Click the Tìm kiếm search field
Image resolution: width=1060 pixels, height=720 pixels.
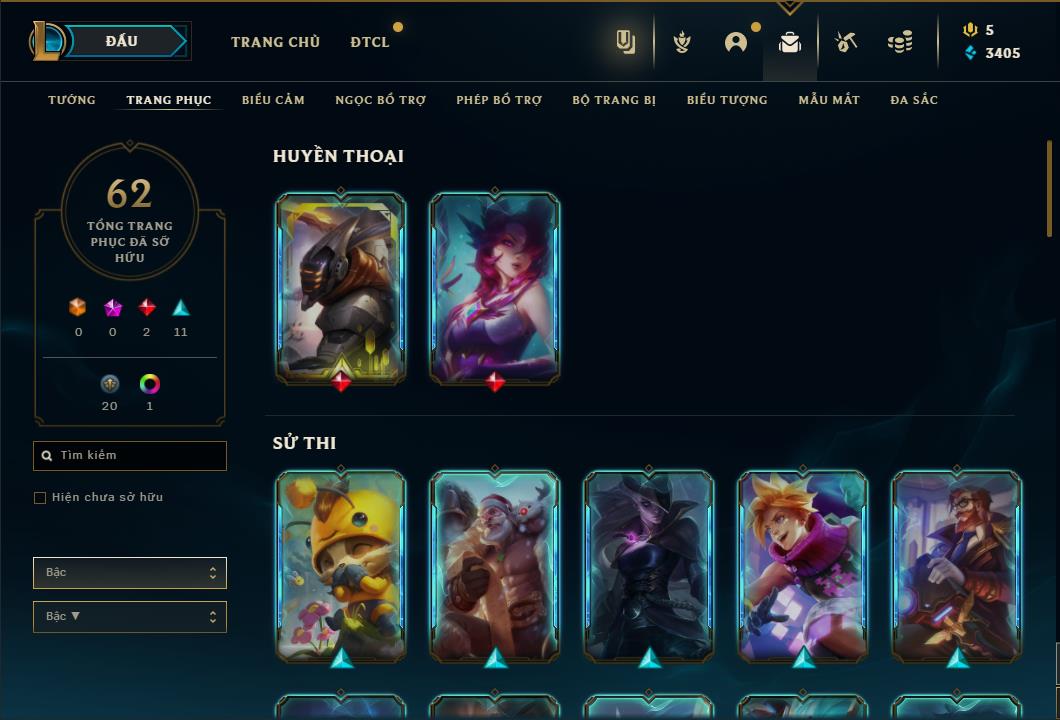130,456
